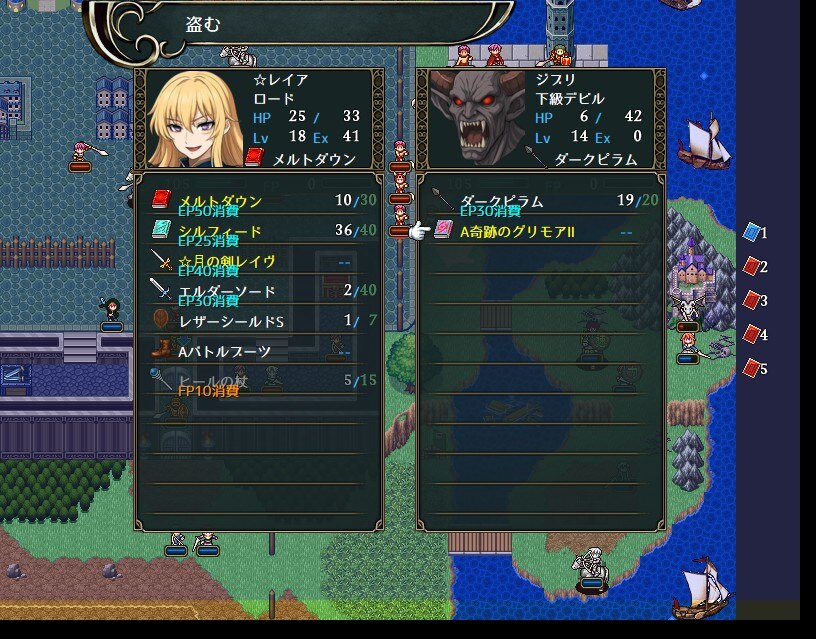This screenshot has height=639, width=816.
Task: Activate the red book icon numbered 5
Action: point(753,369)
